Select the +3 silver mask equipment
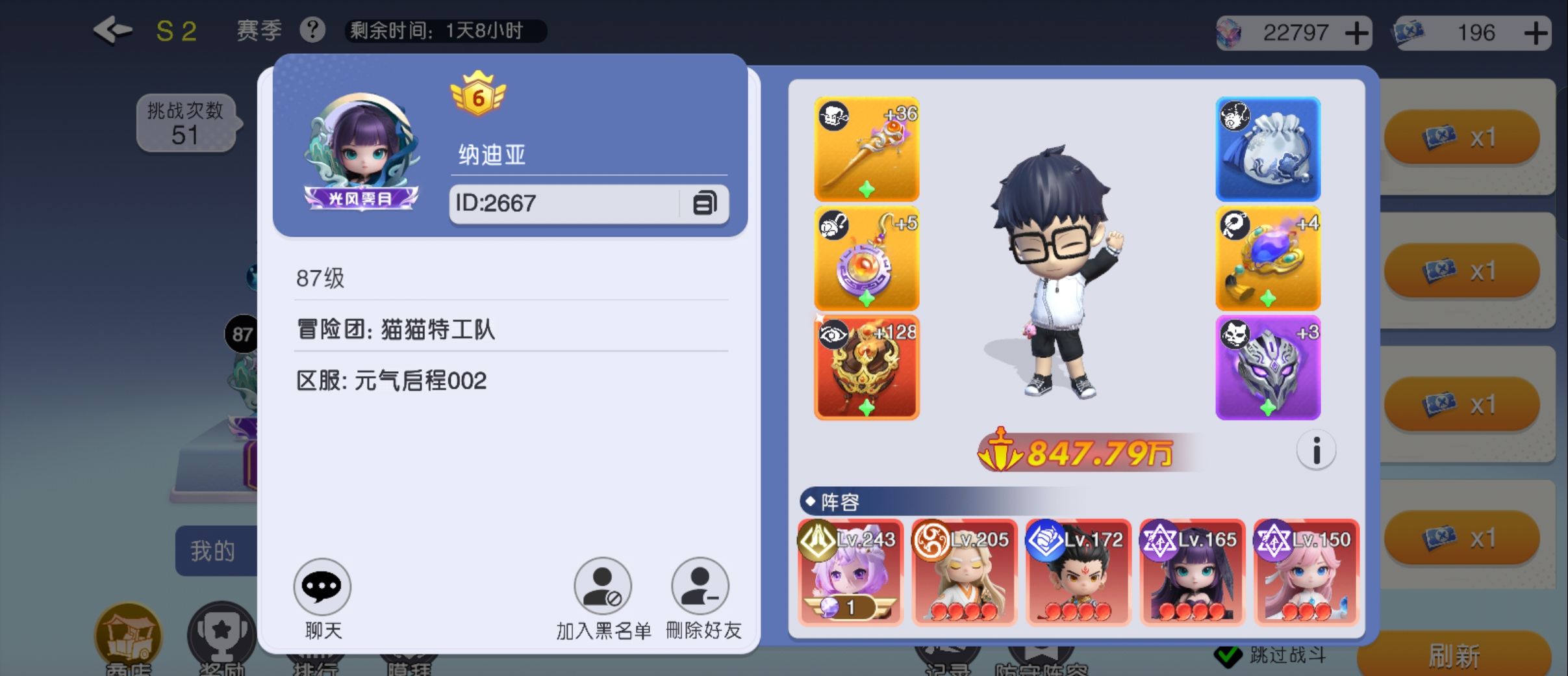The width and height of the screenshot is (1568, 676). pyautogui.click(x=1269, y=366)
